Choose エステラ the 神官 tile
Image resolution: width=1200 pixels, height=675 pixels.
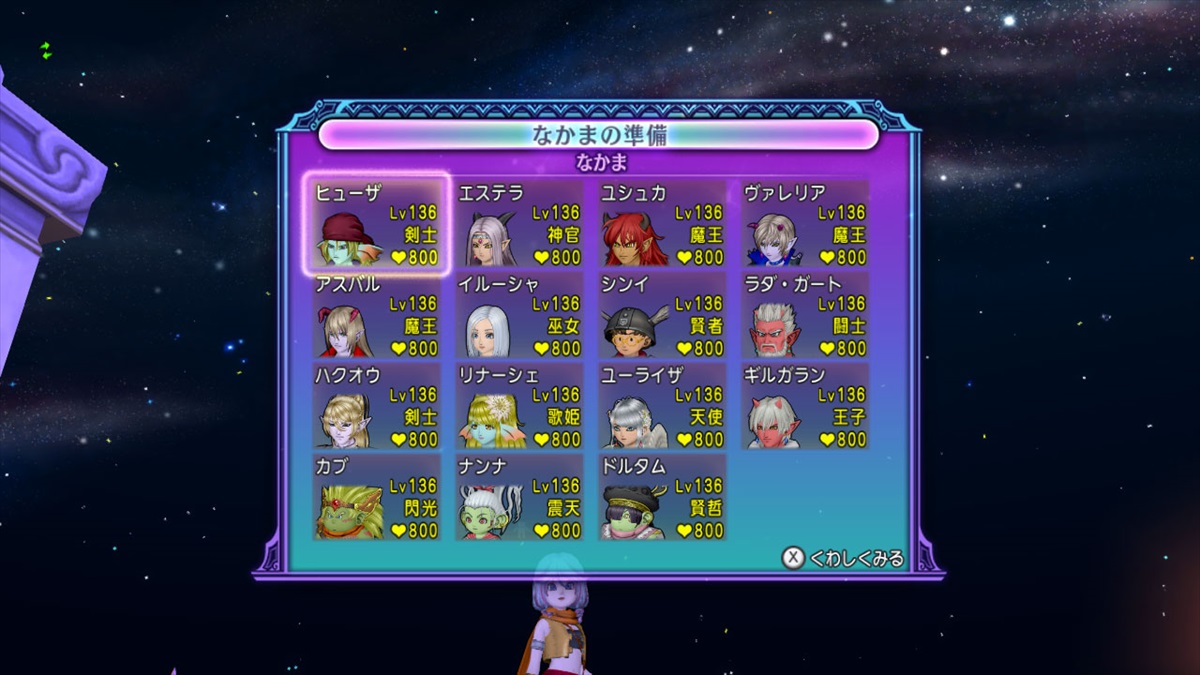click(x=519, y=224)
